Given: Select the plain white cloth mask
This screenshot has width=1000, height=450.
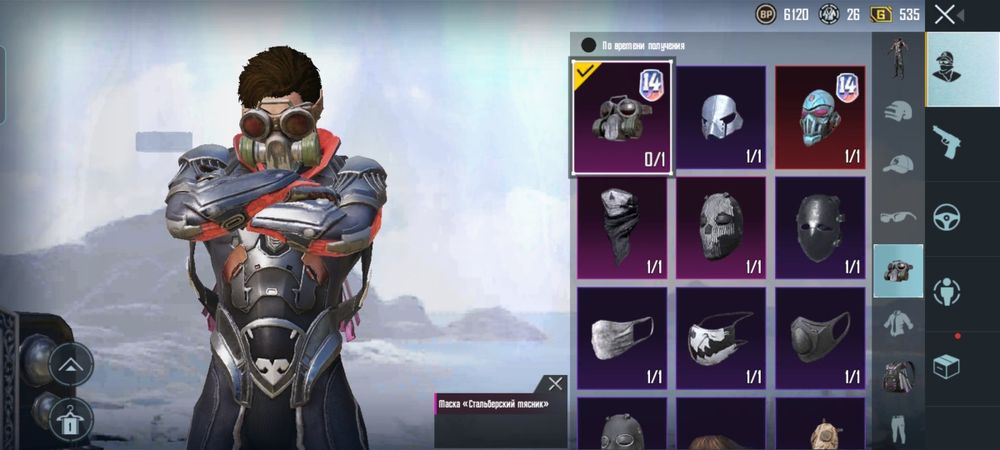Looking at the screenshot, I should click(622, 338).
